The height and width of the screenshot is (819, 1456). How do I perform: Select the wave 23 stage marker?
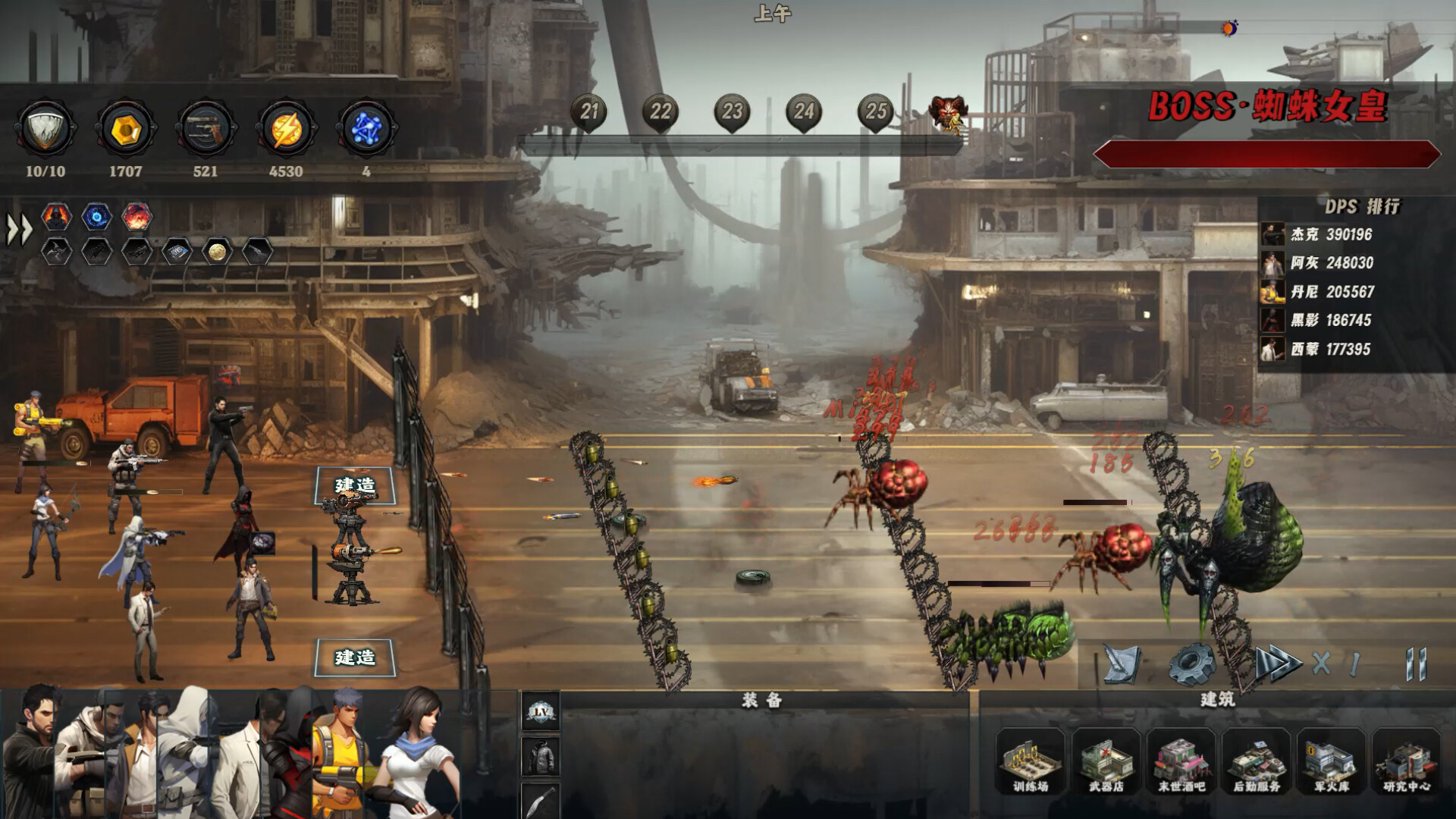[732, 113]
